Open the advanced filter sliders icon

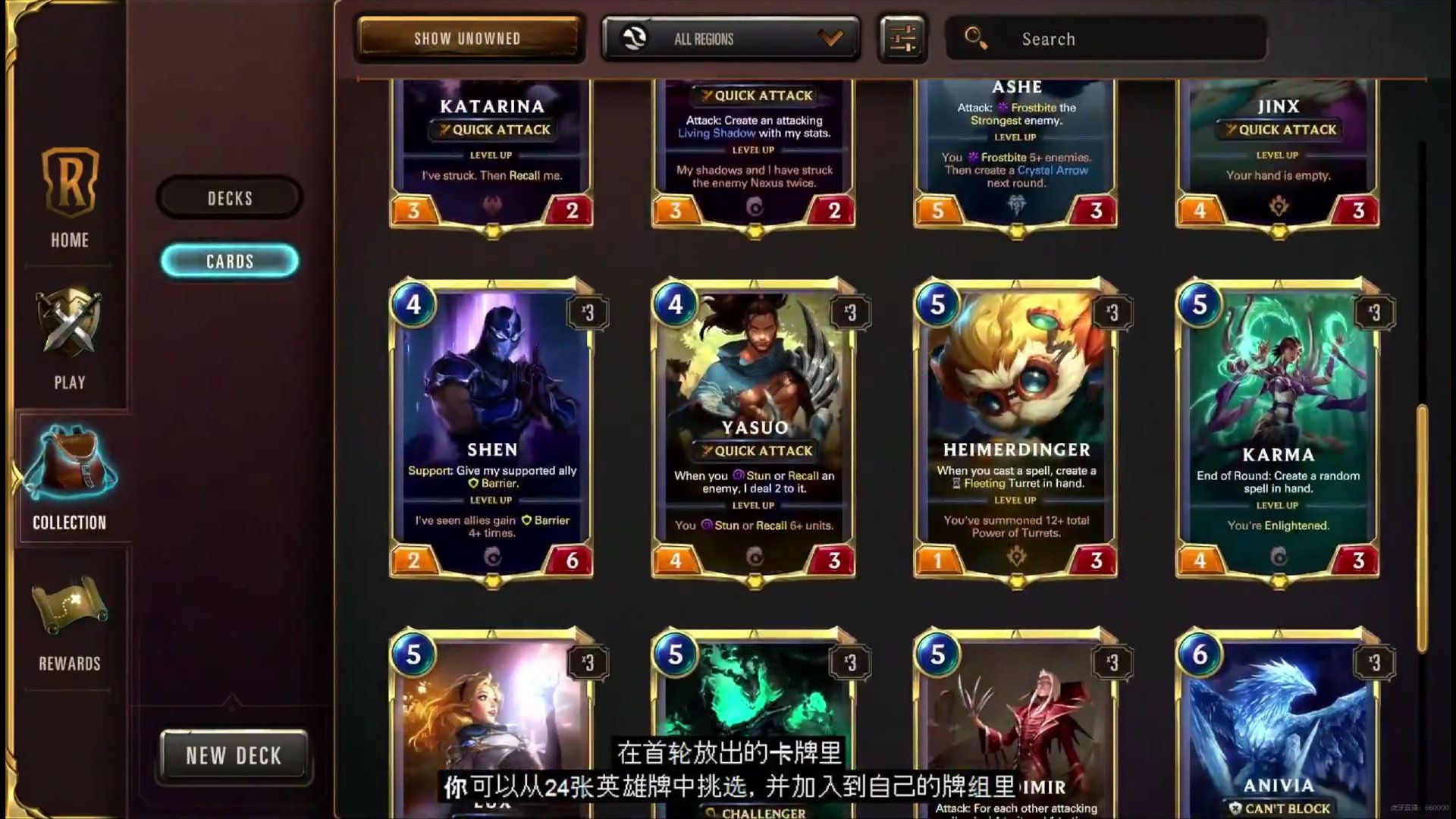point(902,39)
